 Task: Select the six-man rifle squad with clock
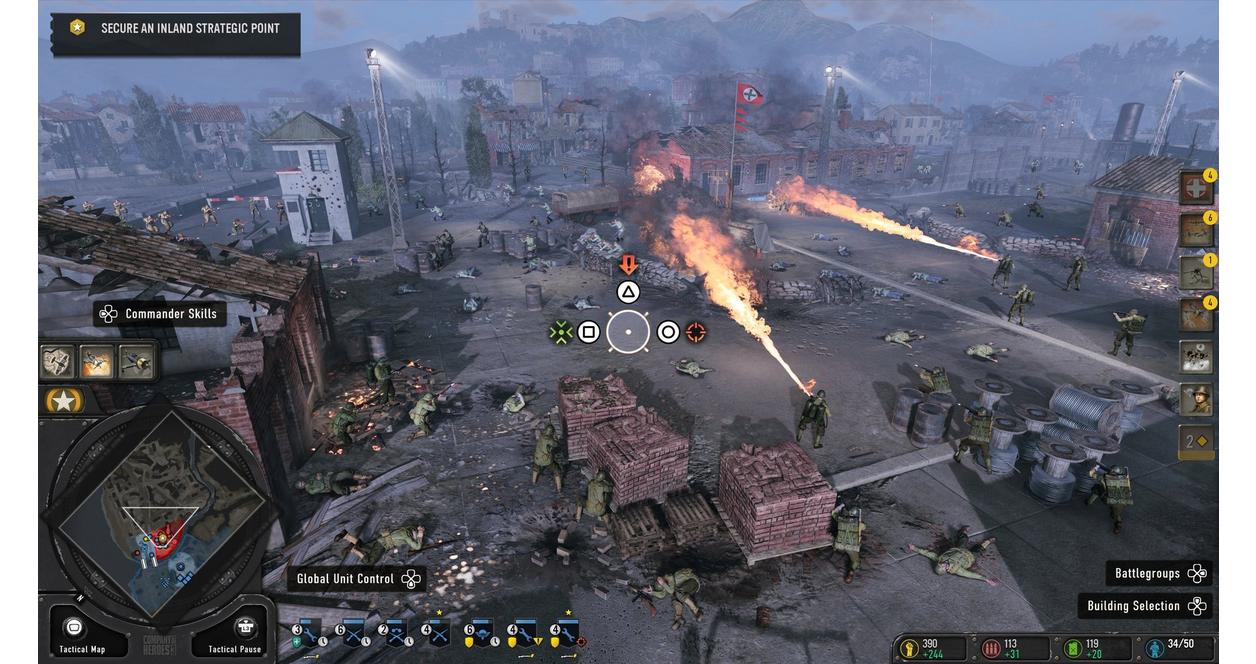tap(351, 633)
